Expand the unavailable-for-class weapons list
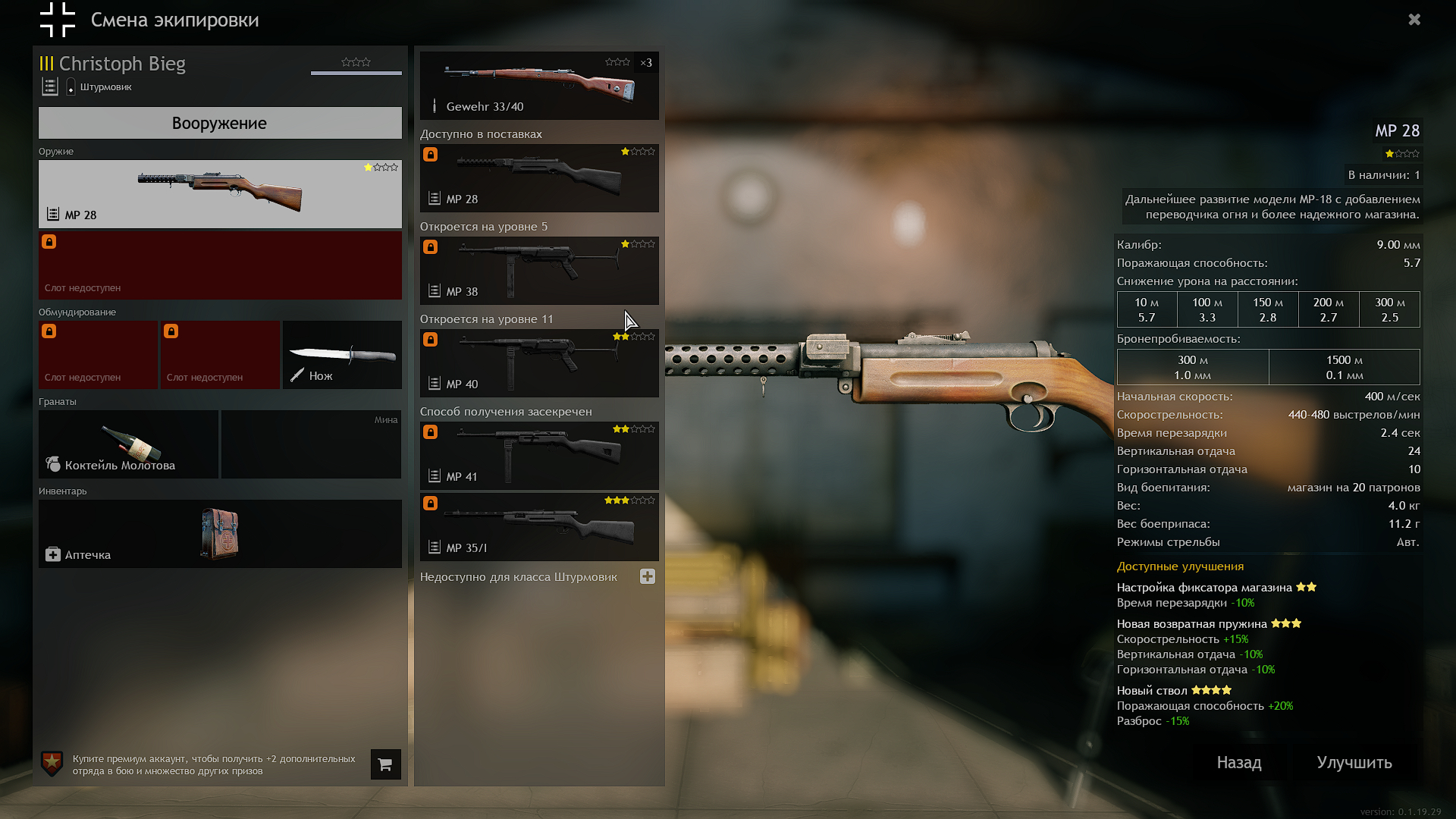The width and height of the screenshot is (1456, 819). click(x=648, y=576)
